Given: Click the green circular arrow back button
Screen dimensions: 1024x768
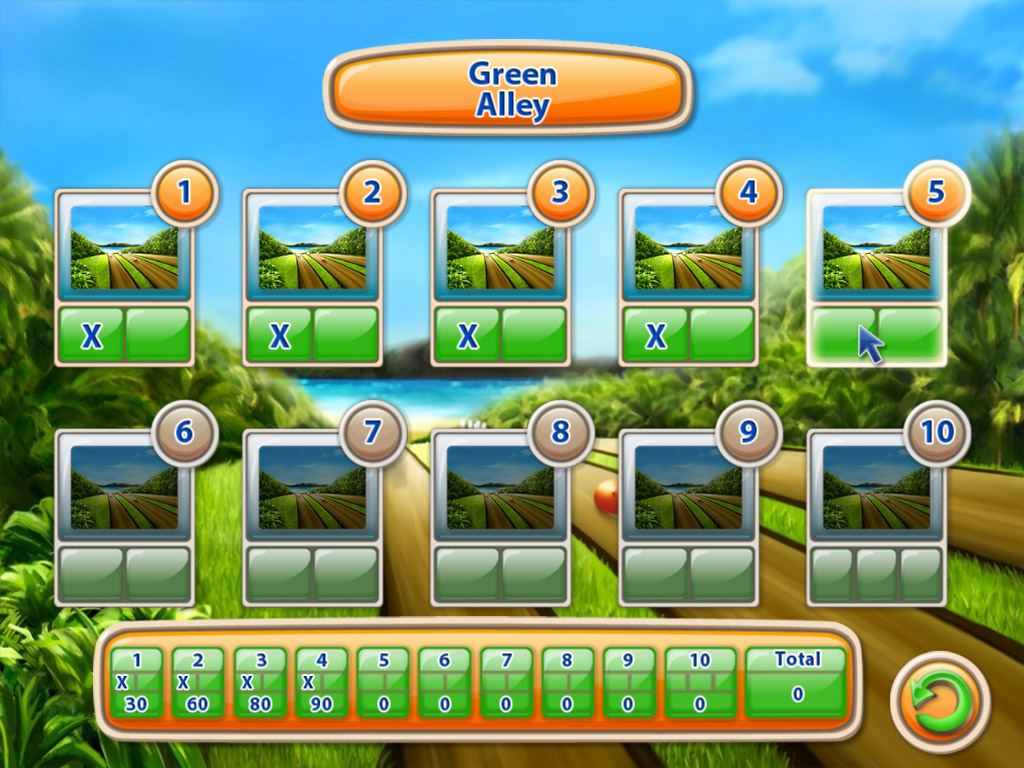Looking at the screenshot, I should [x=939, y=701].
